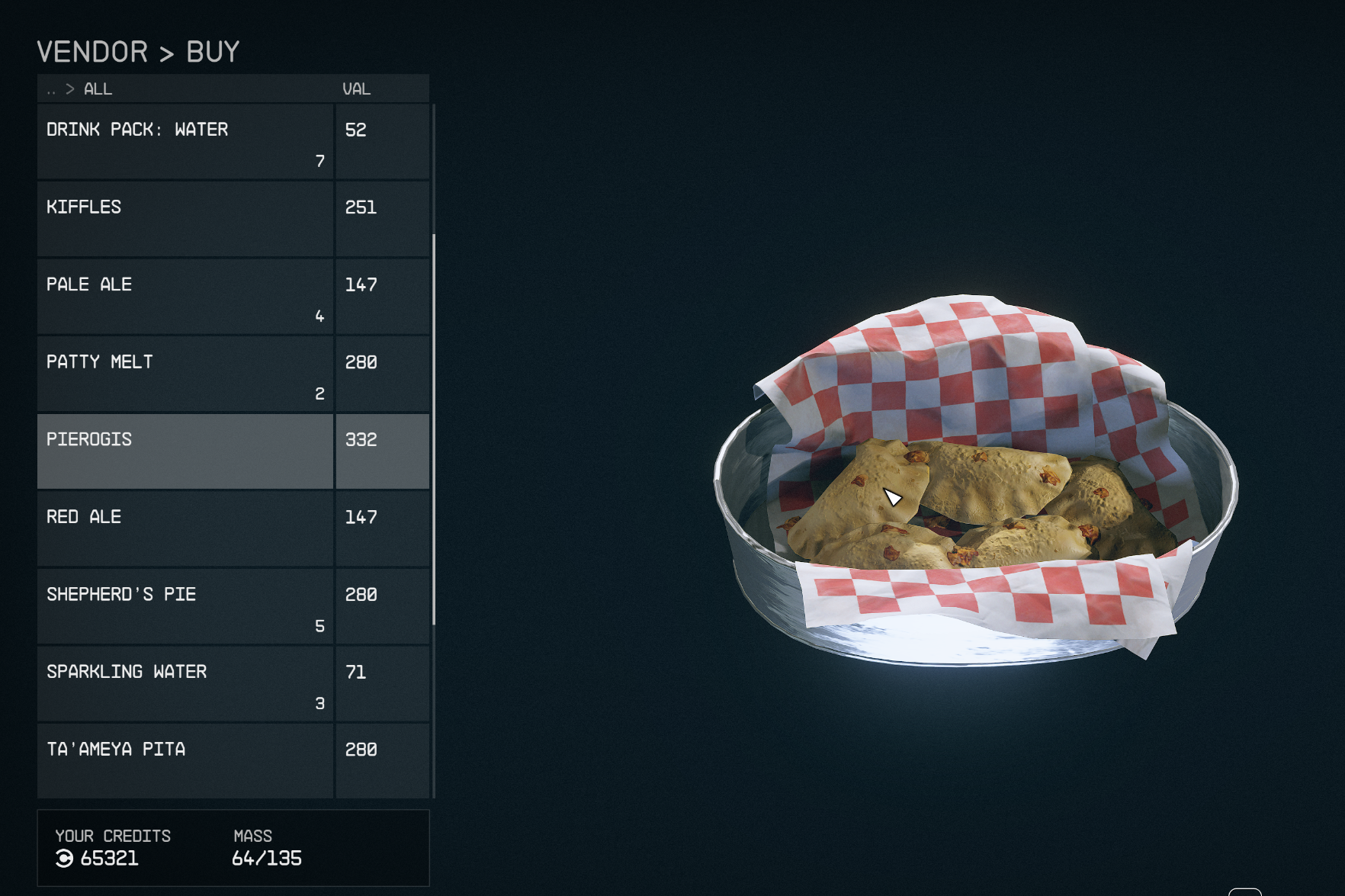
Task: Select the Patty Melt item
Action: 185,374
